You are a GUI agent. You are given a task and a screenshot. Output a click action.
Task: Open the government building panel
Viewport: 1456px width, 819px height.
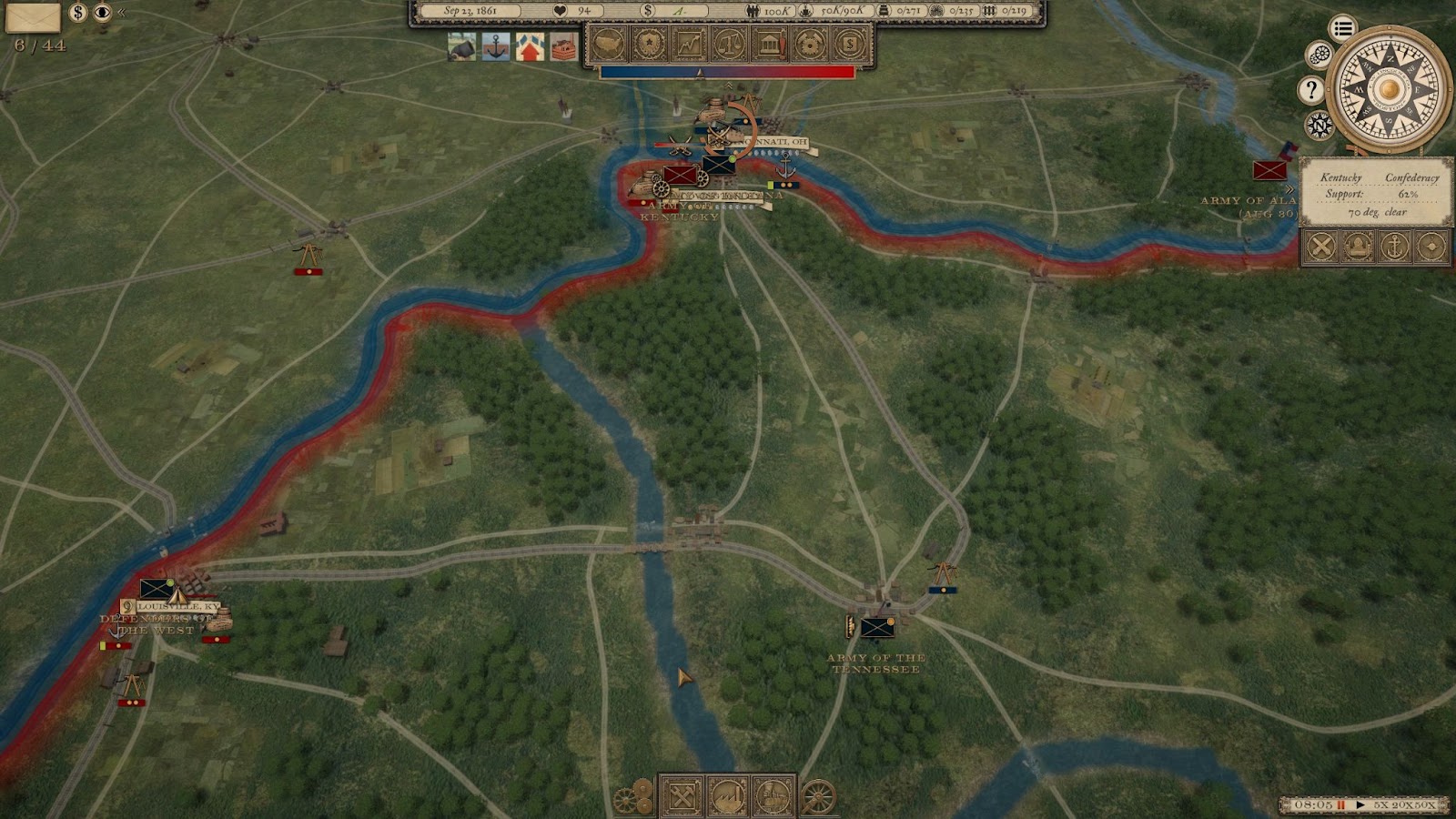(769, 44)
